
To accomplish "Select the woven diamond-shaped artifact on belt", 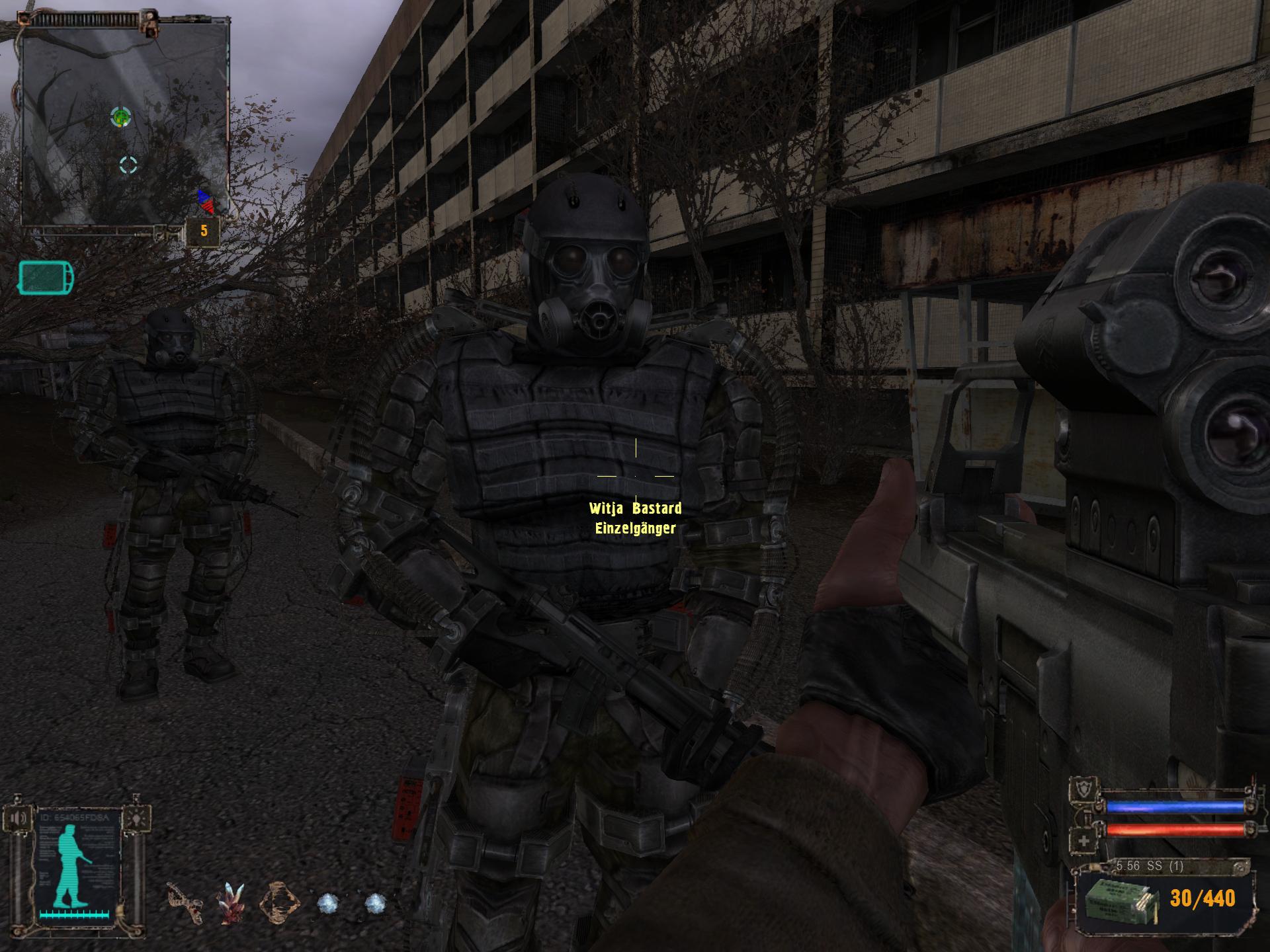I will click(x=278, y=902).
